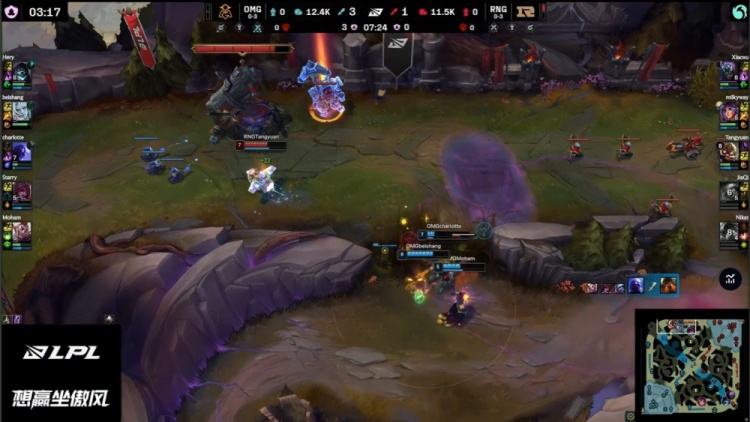Select milkyway's champion portrait
The height and width of the screenshot is (422, 750).
click(x=729, y=113)
